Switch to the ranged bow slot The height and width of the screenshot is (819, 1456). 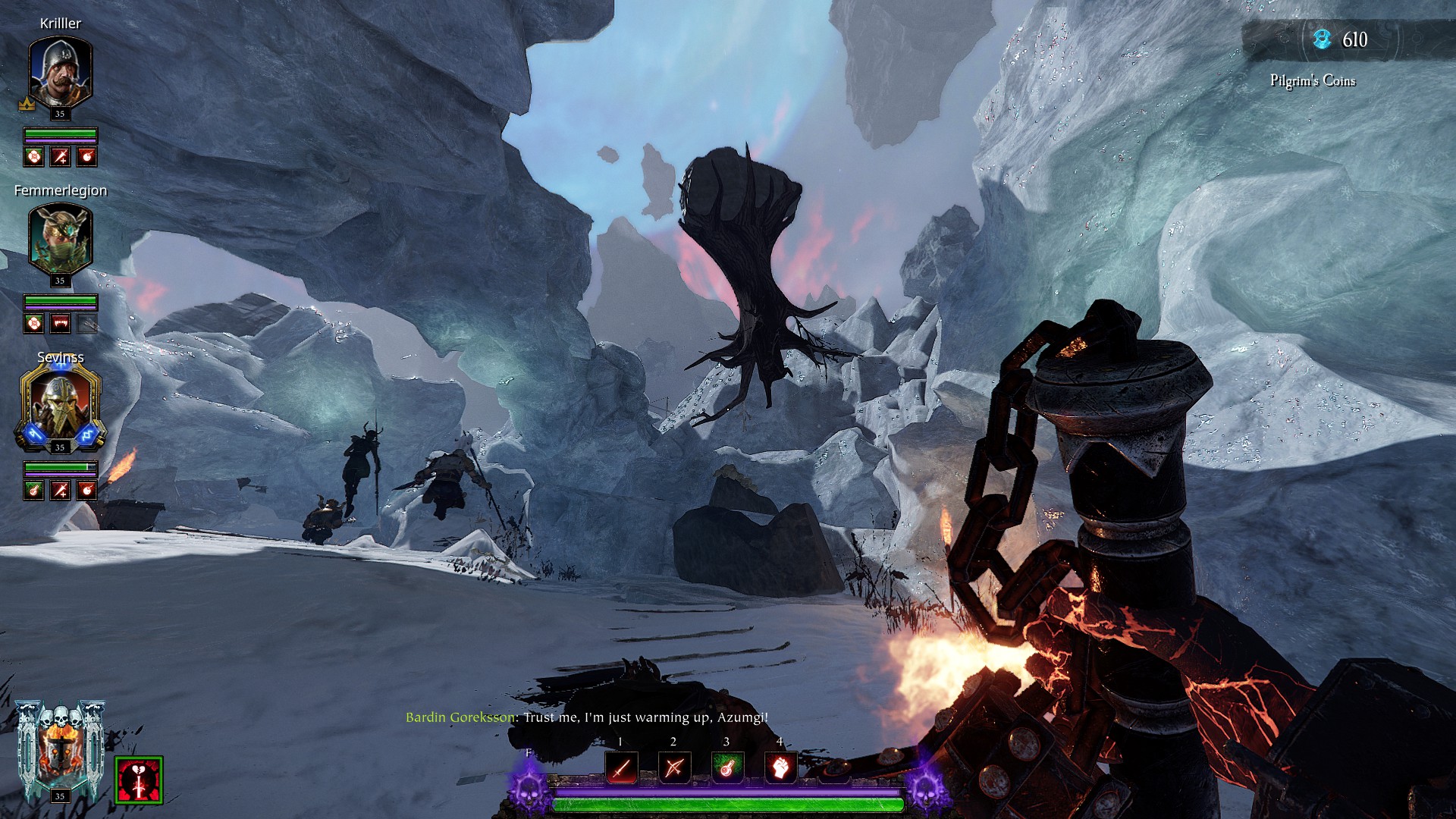(x=674, y=768)
